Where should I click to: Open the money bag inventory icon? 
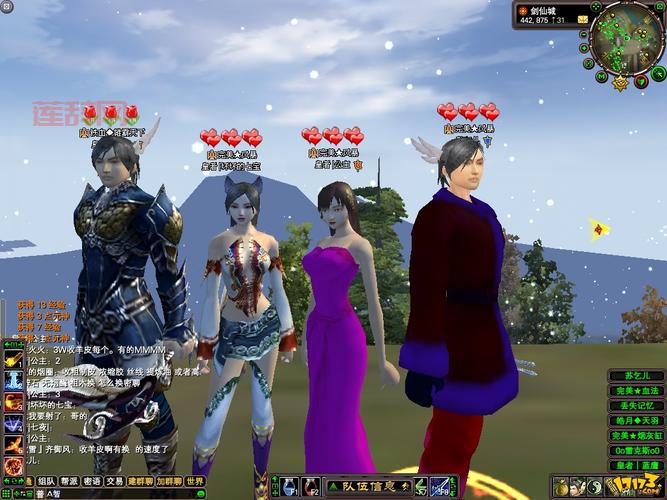pos(562,487)
